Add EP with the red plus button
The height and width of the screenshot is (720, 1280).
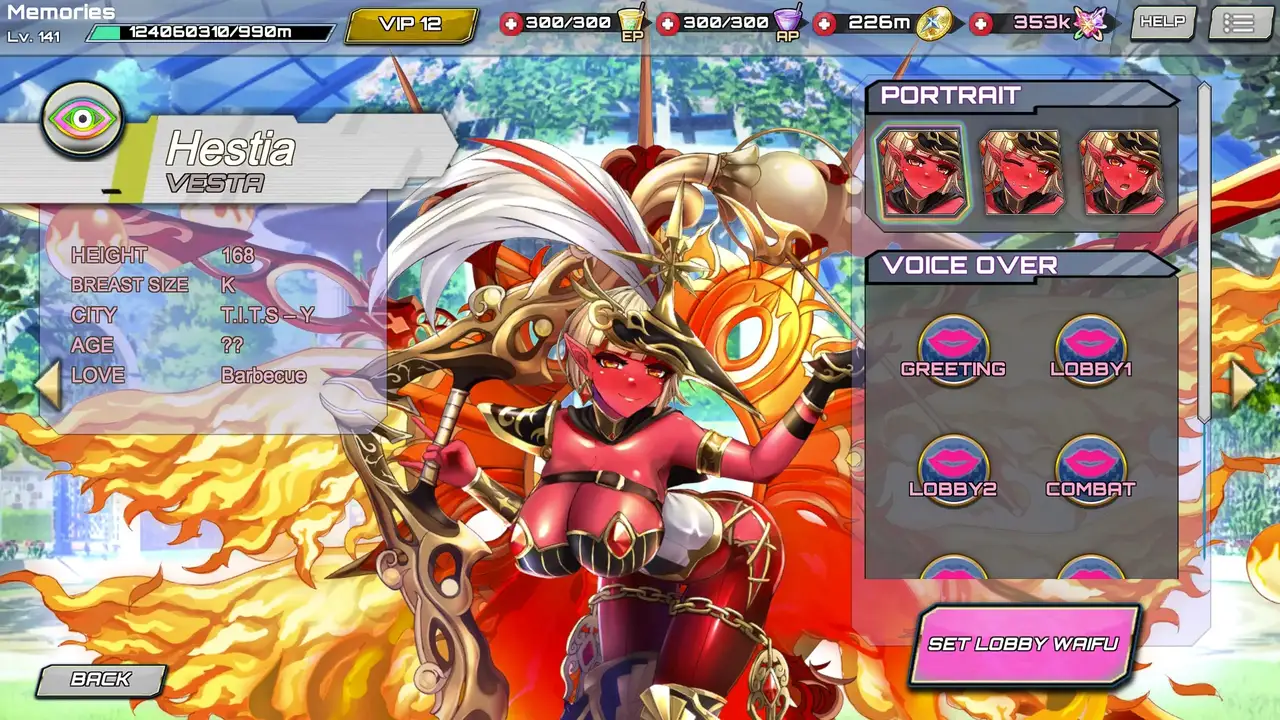[x=511, y=23]
